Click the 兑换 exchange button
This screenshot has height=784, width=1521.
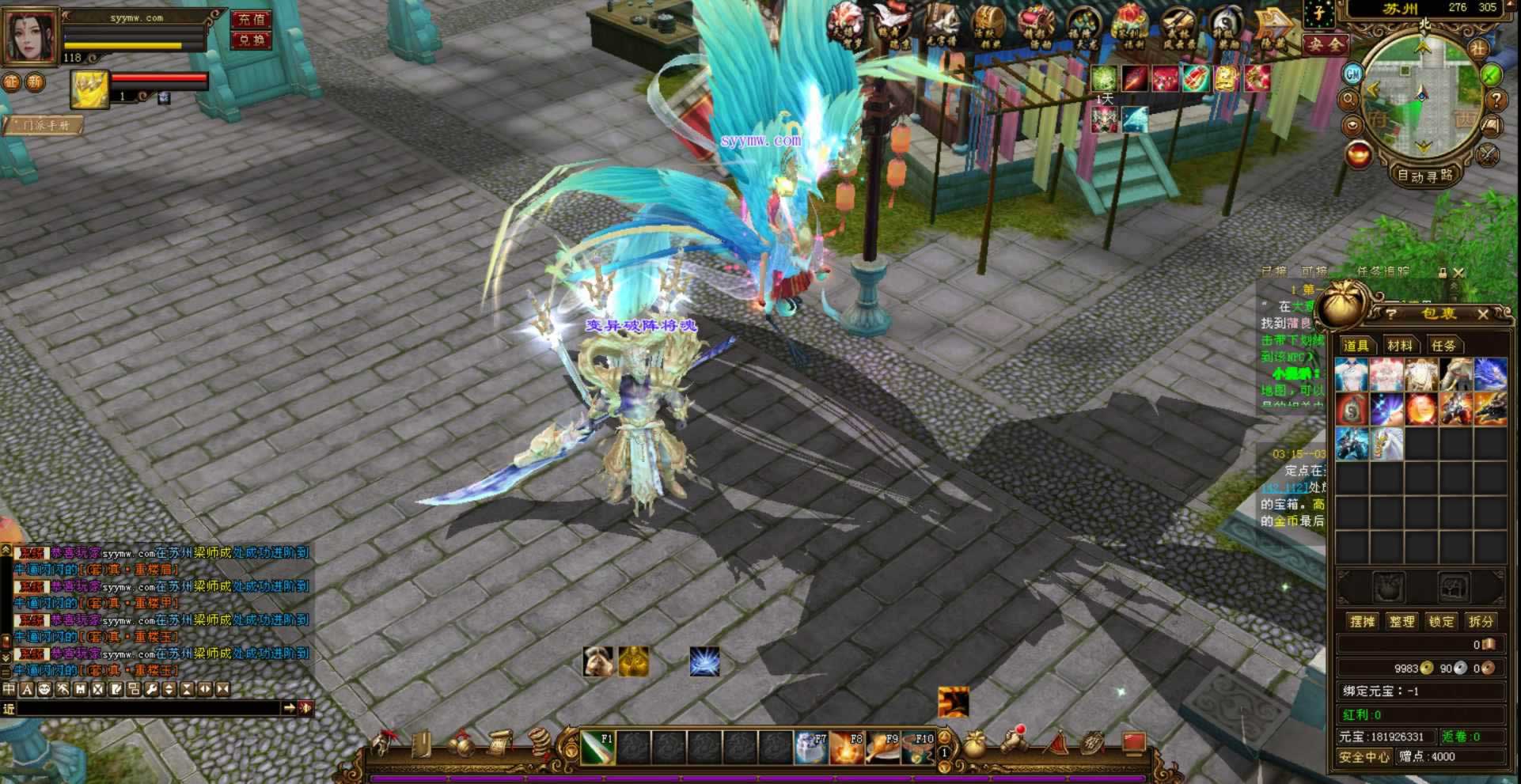coord(252,40)
